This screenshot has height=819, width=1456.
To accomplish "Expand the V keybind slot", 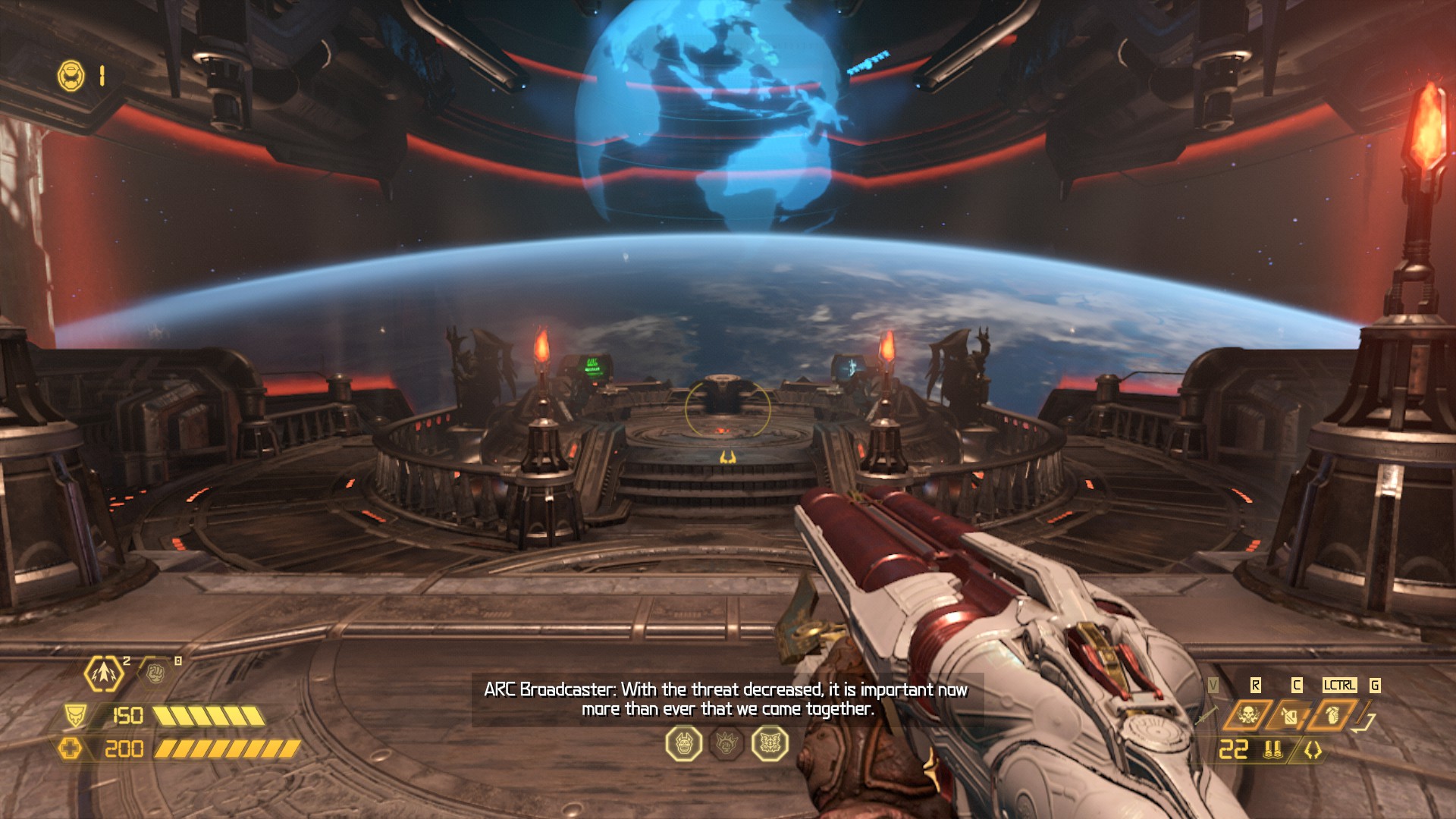I will (x=1213, y=684).
